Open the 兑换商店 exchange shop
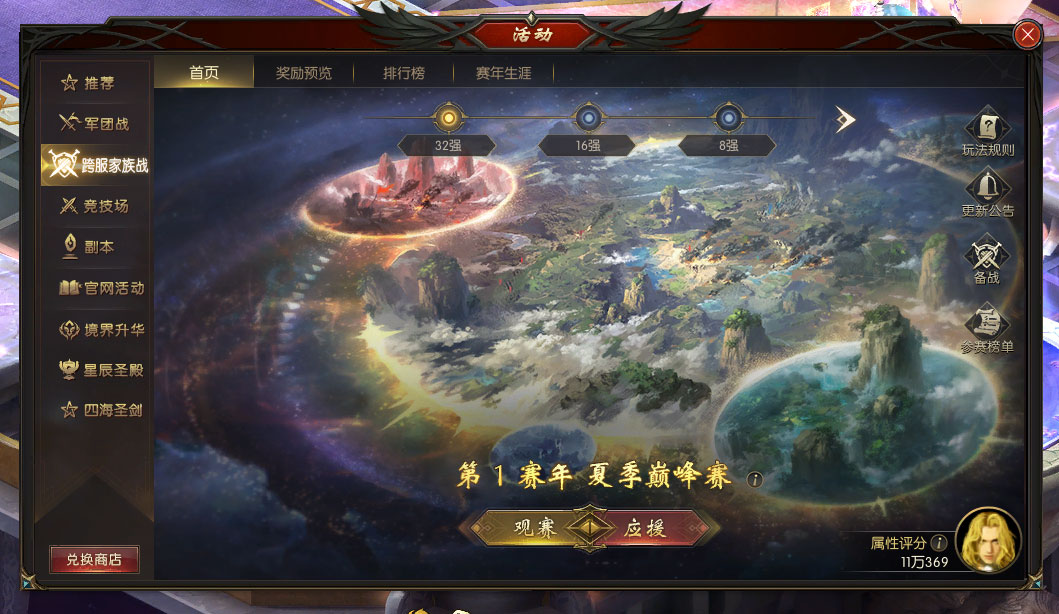Image resolution: width=1059 pixels, height=614 pixels. pos(94,560)
